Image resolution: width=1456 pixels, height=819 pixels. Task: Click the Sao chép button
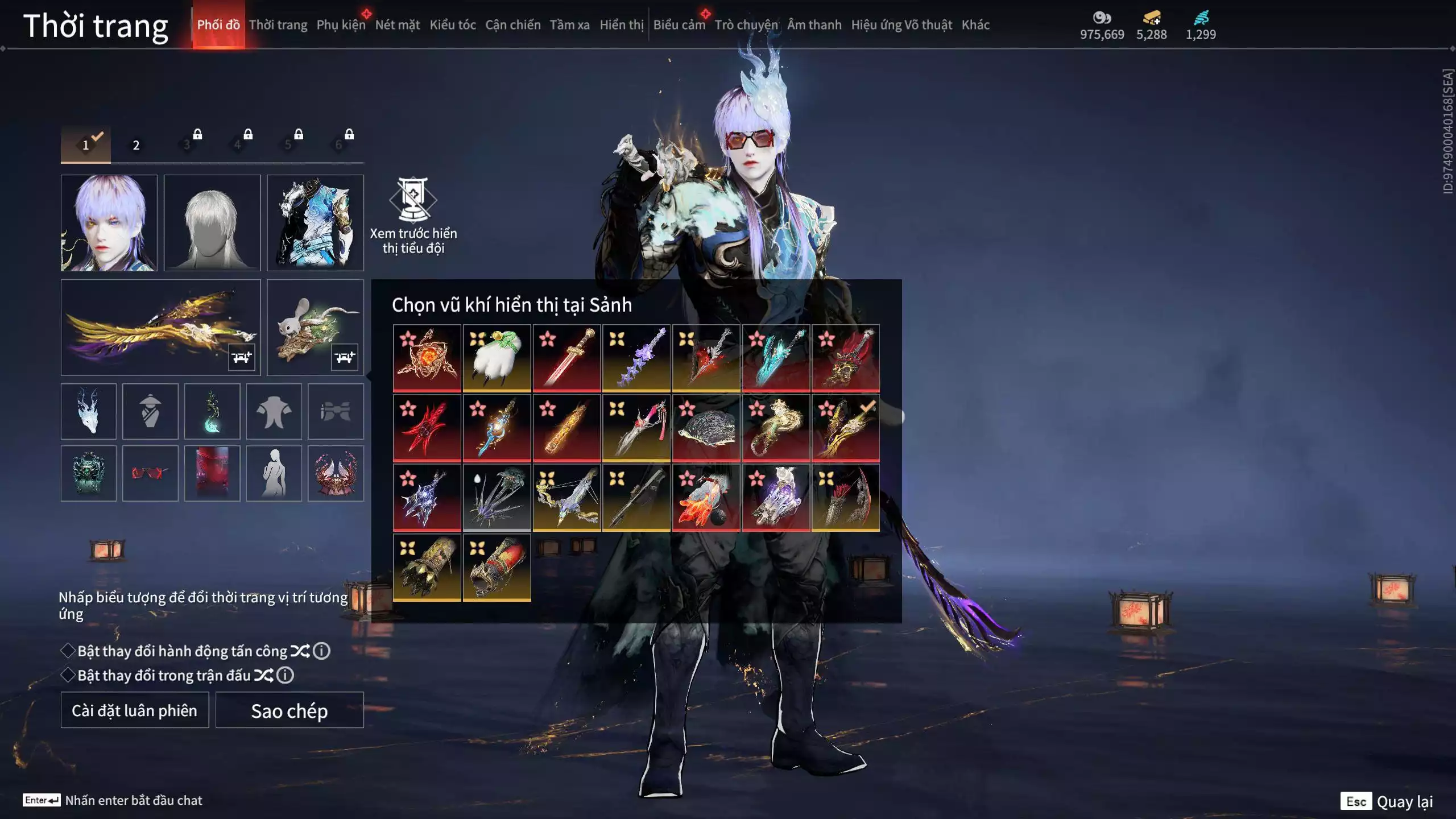pyautogui.click(x=289, y=710)
